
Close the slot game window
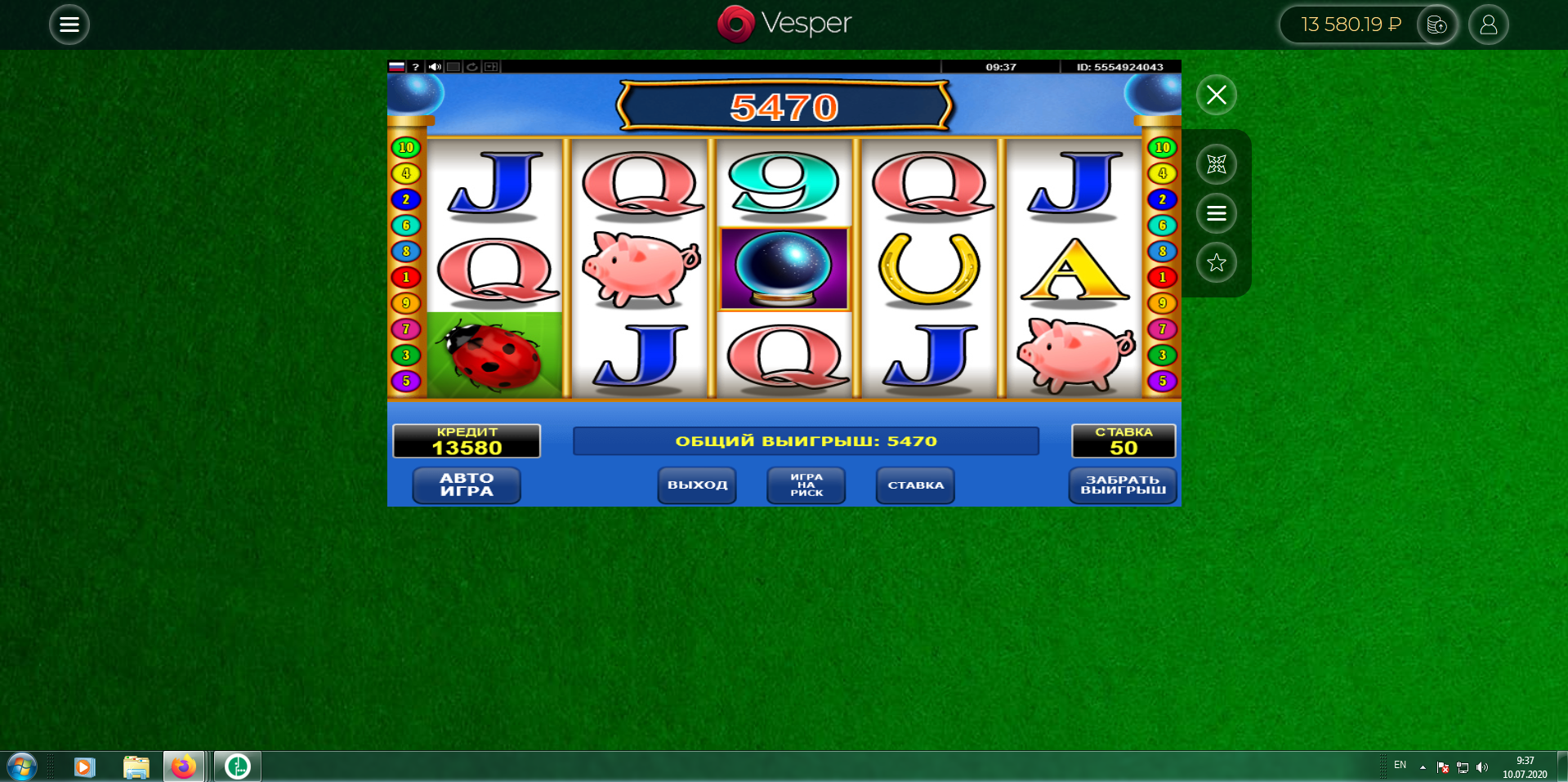1216,95
